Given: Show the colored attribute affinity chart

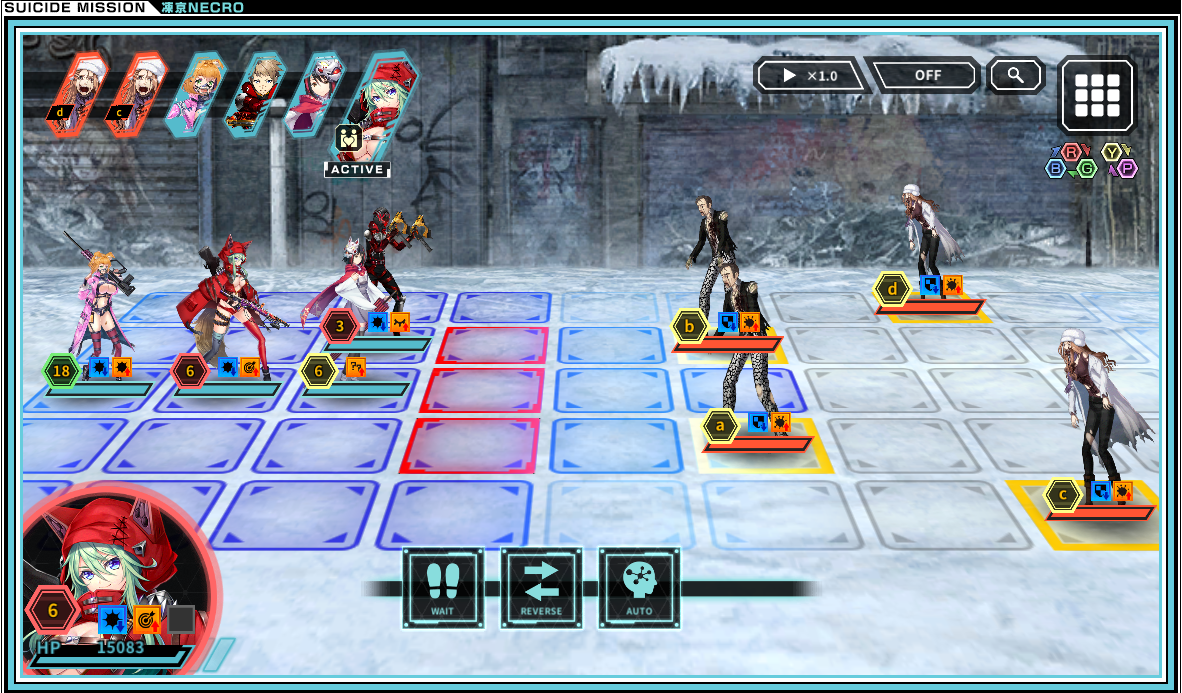Looking at the screenshot, I should (x=1091, y=161).
